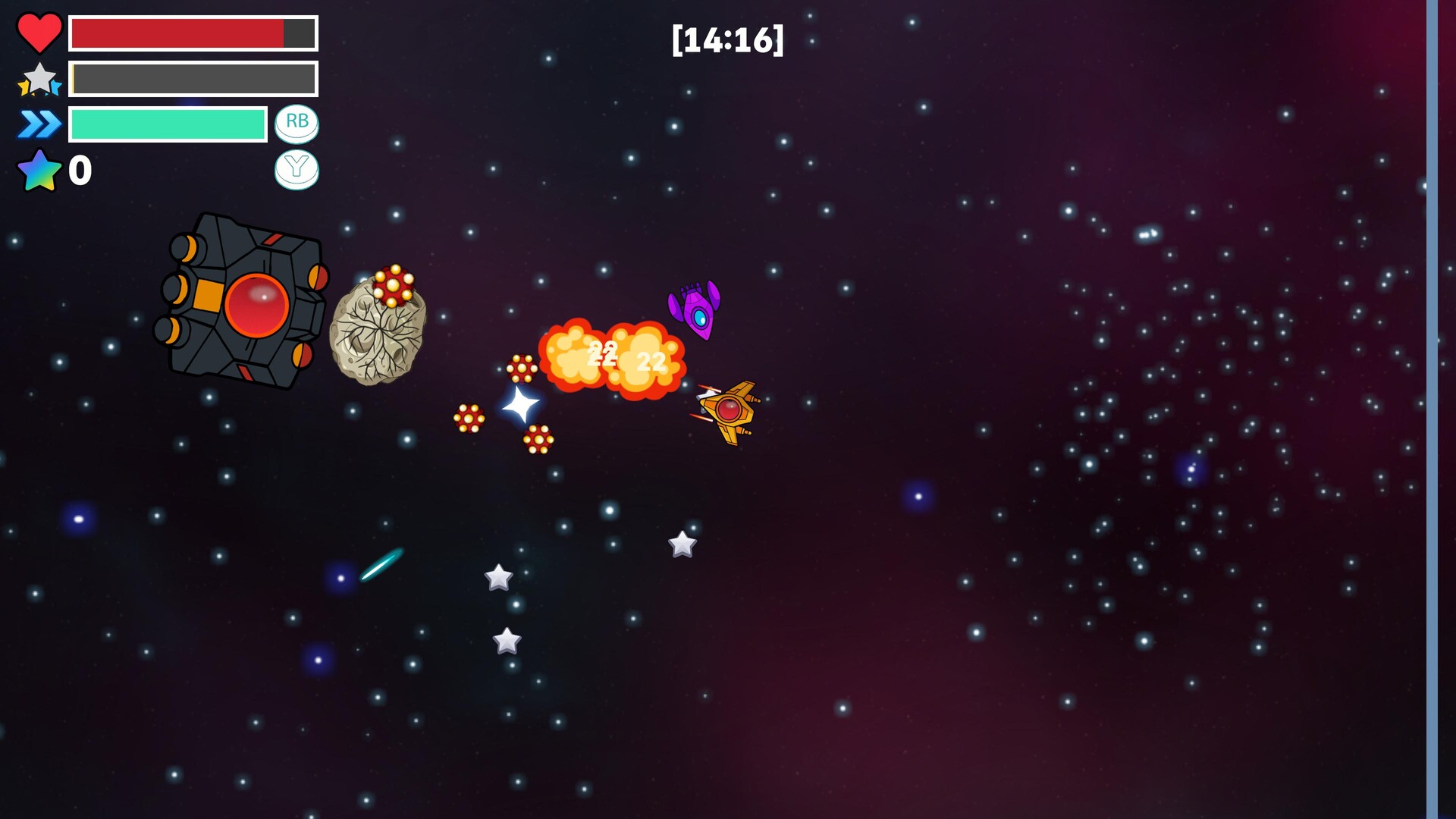Click the empty gray experience bar

point(193,77)
